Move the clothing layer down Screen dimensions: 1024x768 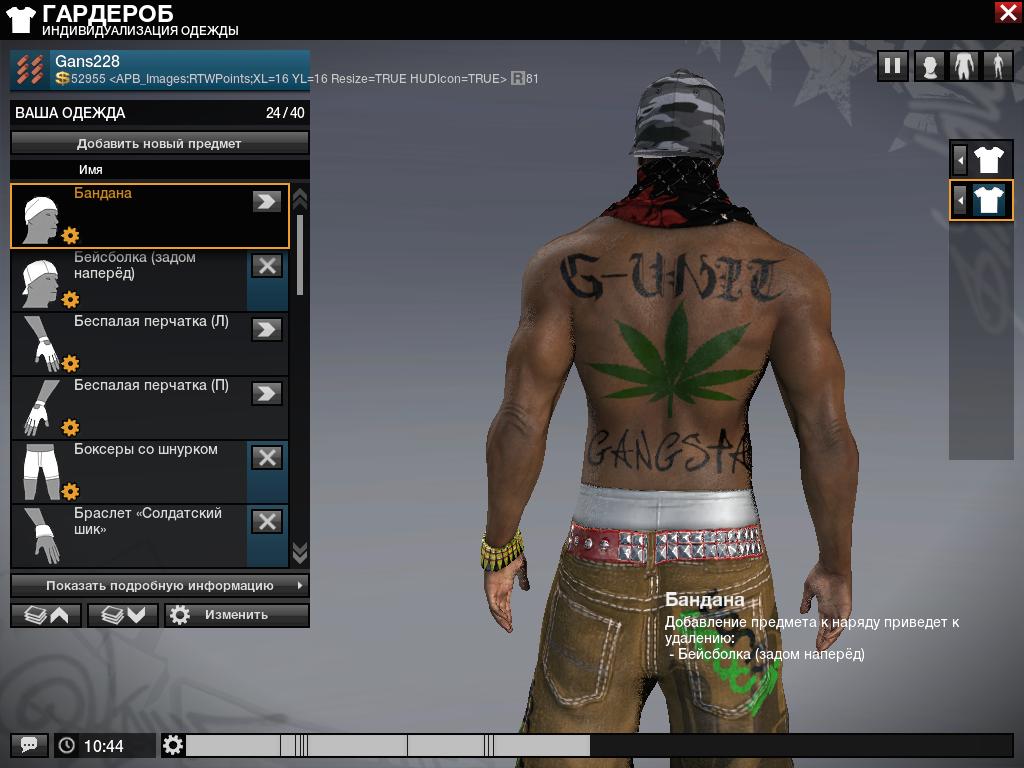pyautogui.click(x=123, y=615)
